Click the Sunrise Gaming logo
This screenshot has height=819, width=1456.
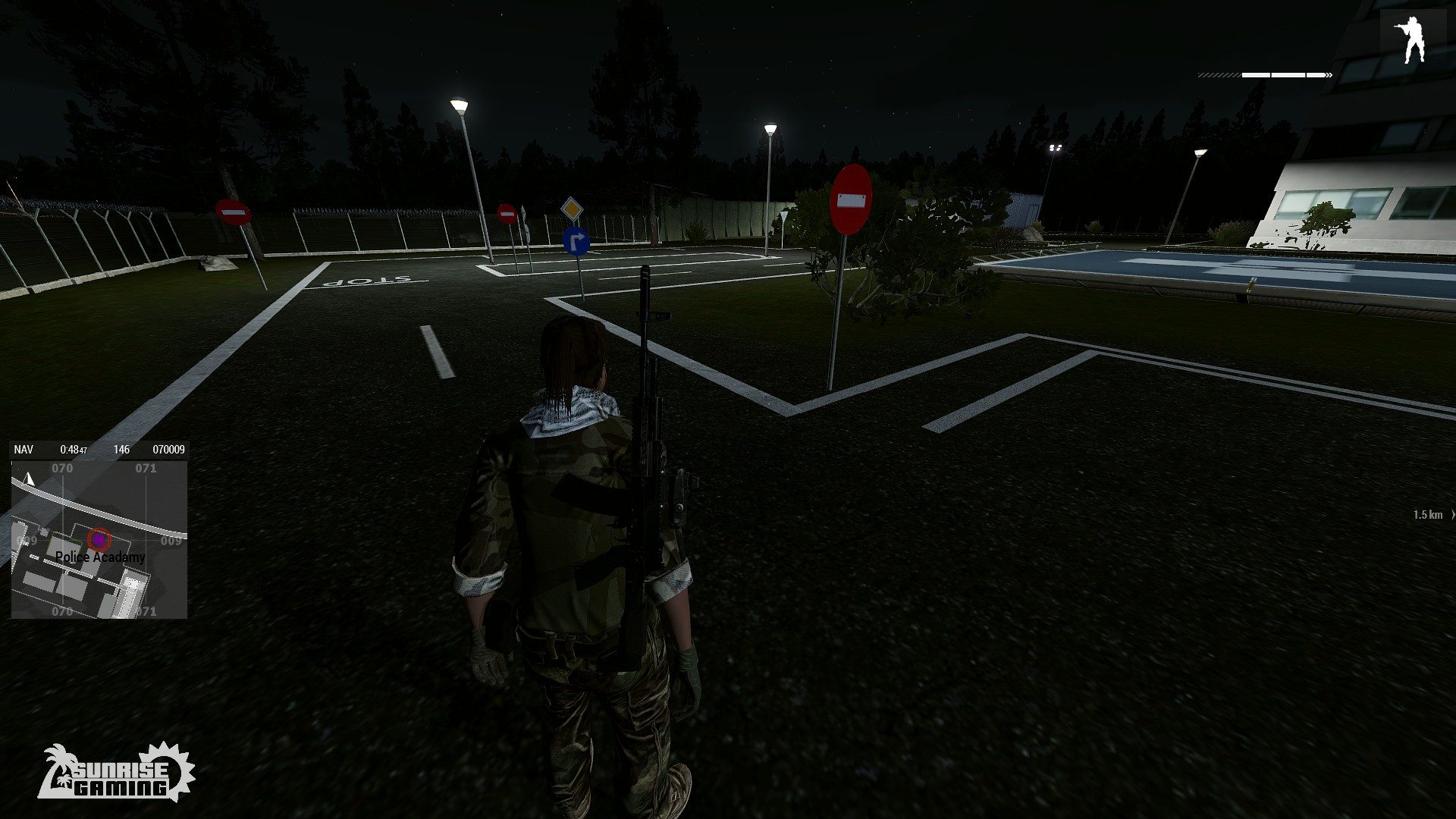pyautogui.click(x=116, y=773)
